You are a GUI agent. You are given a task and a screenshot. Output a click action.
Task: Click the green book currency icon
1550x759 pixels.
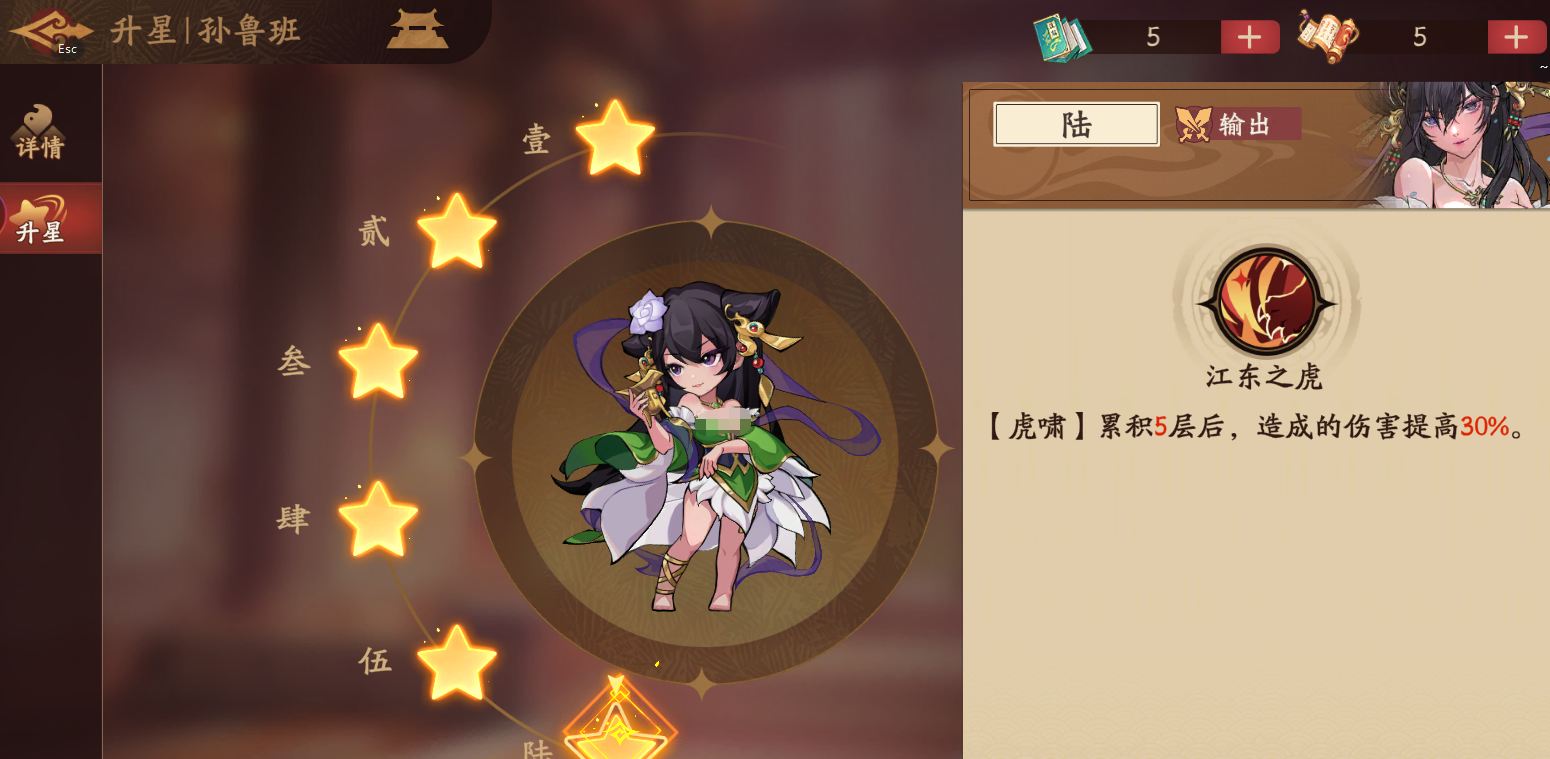pyautogui.click(x=1062, y=37)
